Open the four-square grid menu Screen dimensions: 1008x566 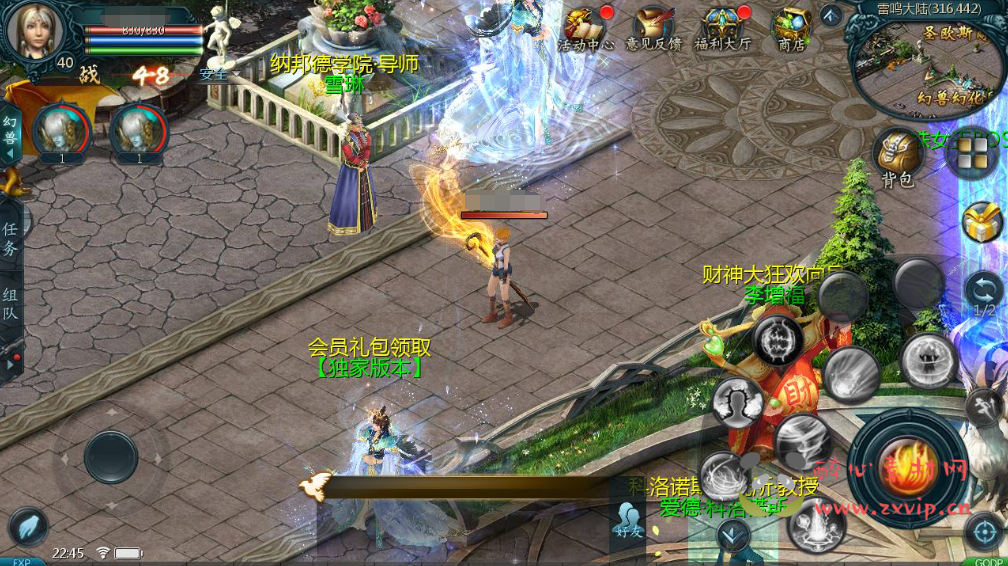coord(973,154)
